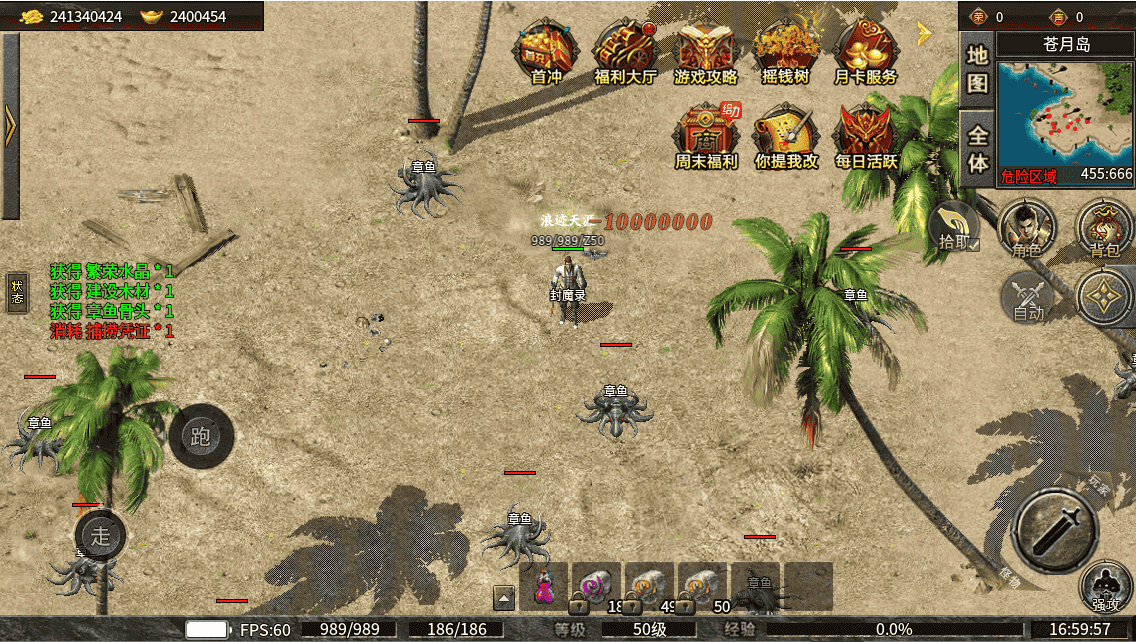Switch movement to 跑 run mode

[201, 436]
